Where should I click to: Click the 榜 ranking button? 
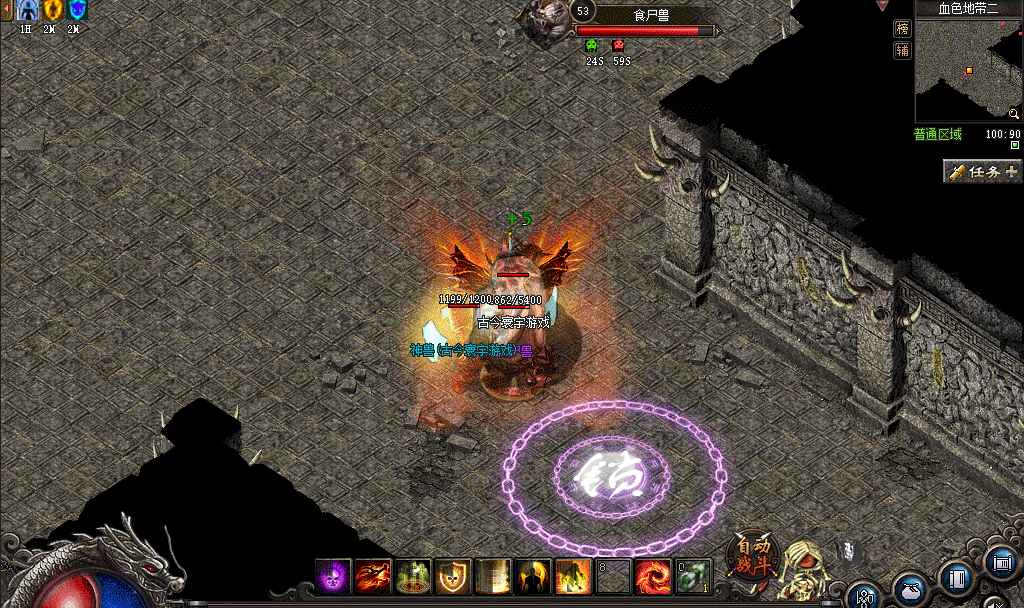click(903, 28)
